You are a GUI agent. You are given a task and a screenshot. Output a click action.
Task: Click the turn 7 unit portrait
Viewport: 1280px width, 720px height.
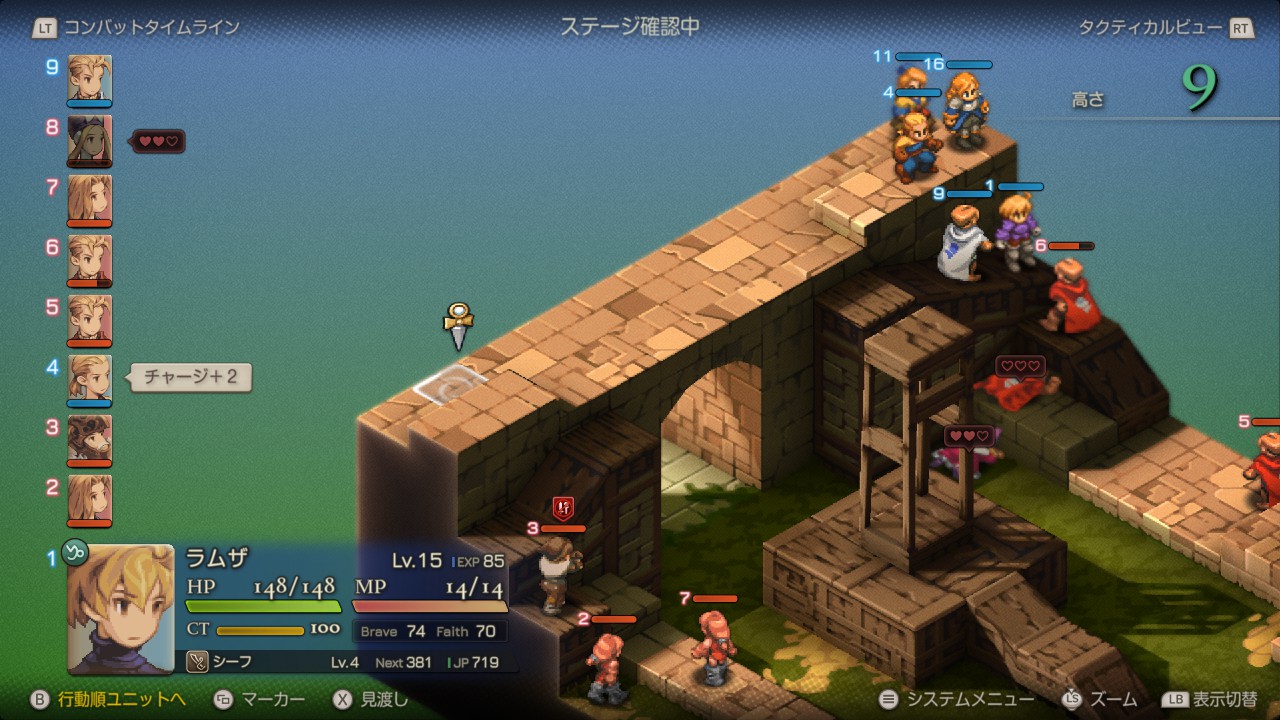(90, 199)
